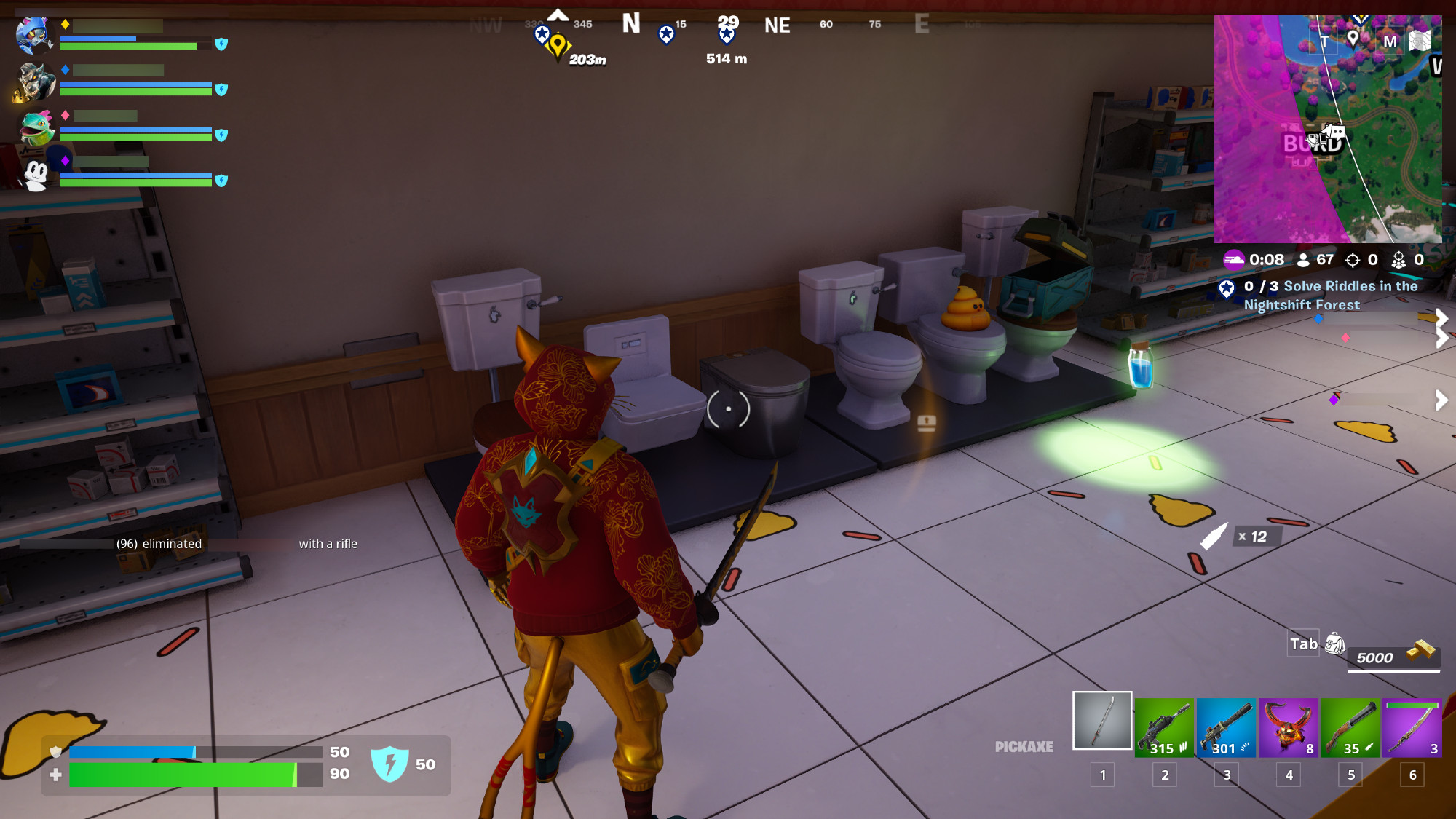Open the backpack inventory icon
This screenshot has width=1456, height=819.
[1334, 644]
